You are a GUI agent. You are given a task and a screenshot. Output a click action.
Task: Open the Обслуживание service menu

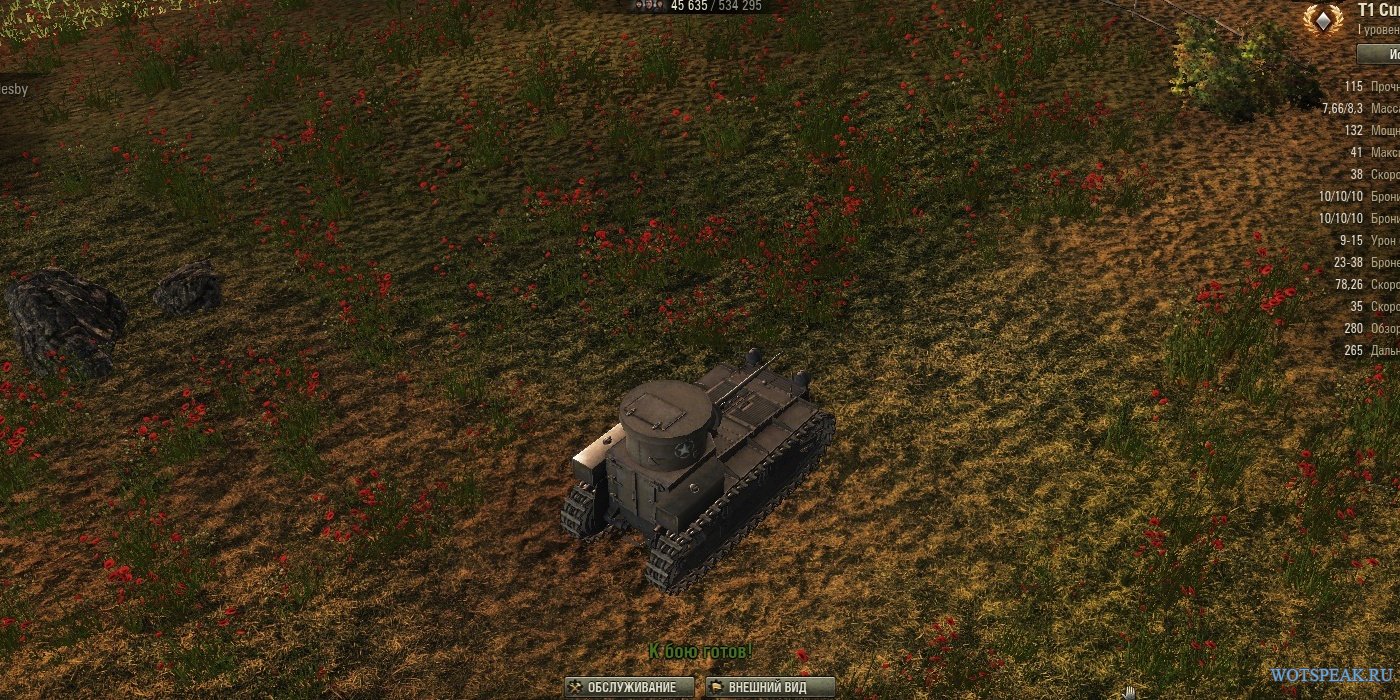[629, 687]
